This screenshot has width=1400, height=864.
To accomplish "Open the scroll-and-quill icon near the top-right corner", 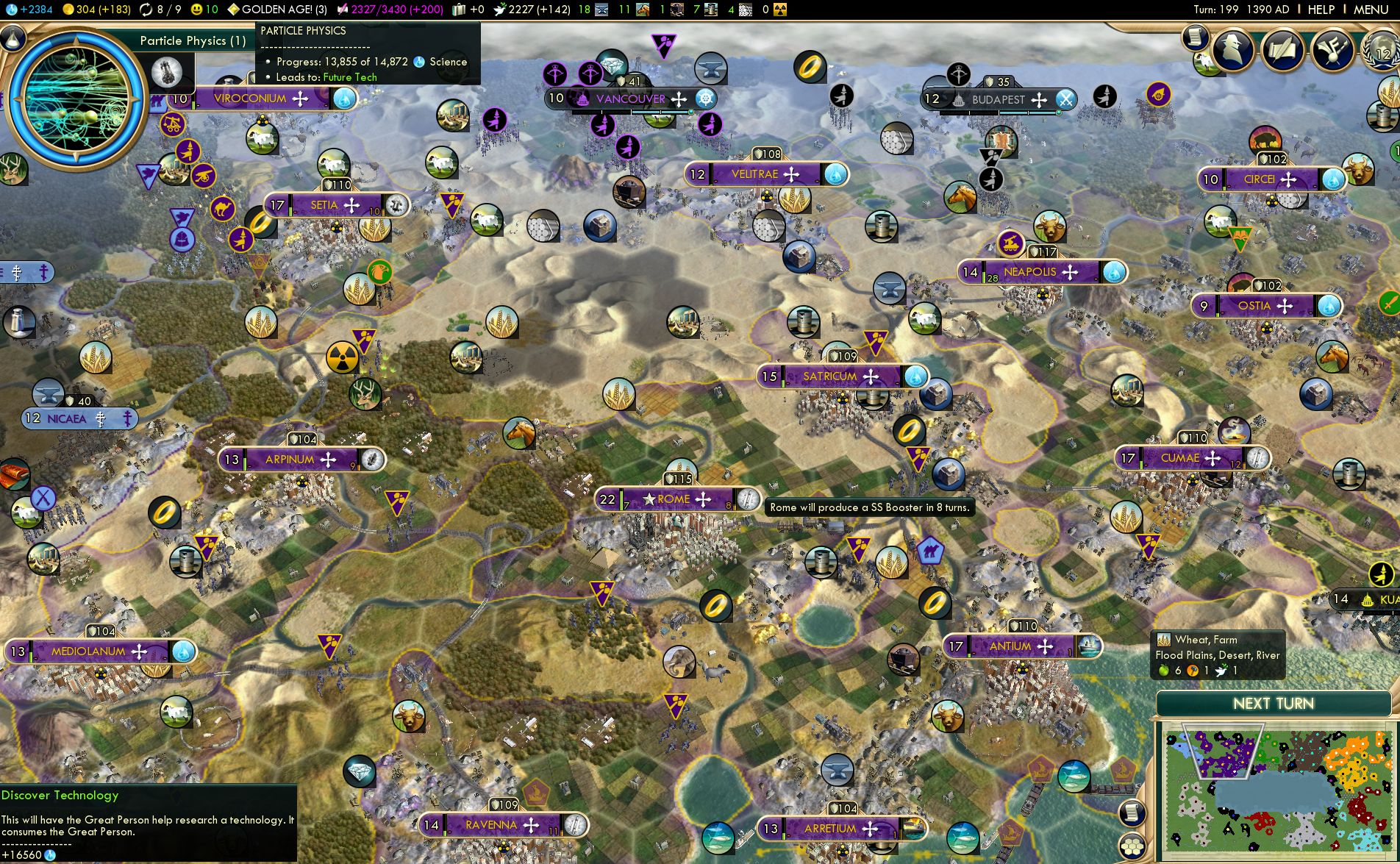I will pos(1283,50).
